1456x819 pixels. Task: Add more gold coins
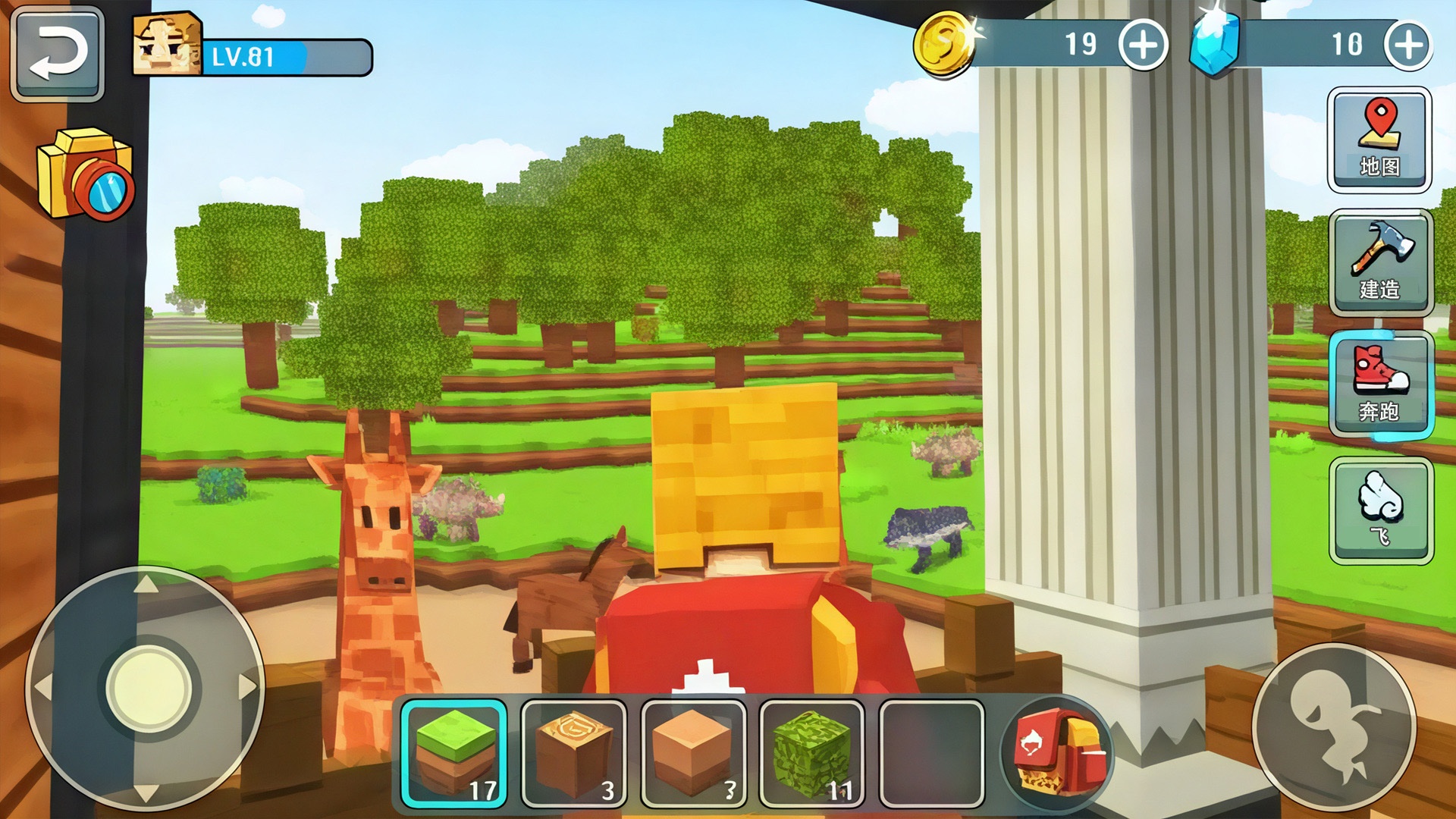pyautogui.click(x=1143, y=45)
